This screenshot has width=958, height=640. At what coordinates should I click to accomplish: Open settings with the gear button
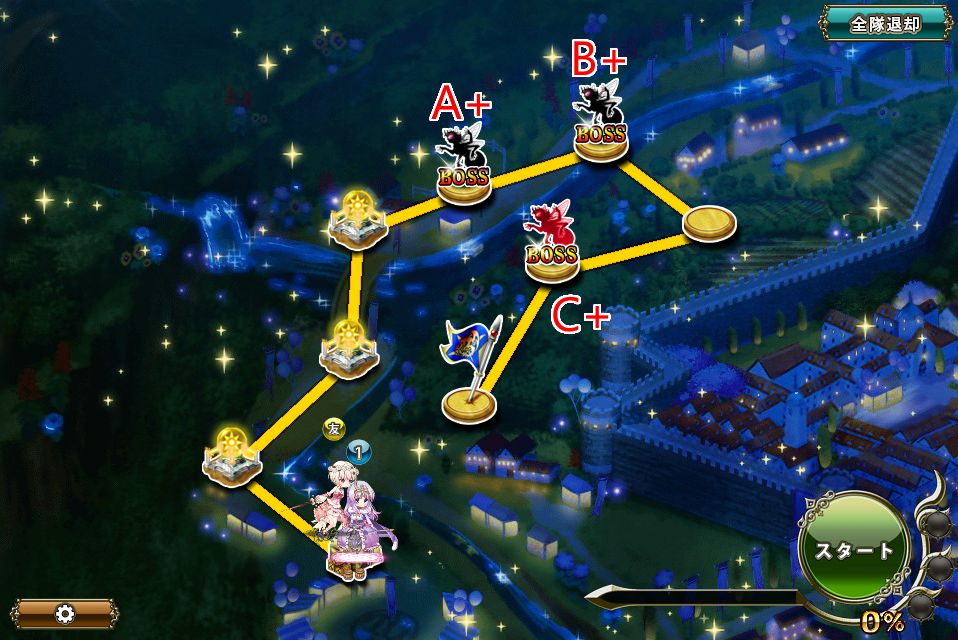pyautogui.click(x=65, y=613)
